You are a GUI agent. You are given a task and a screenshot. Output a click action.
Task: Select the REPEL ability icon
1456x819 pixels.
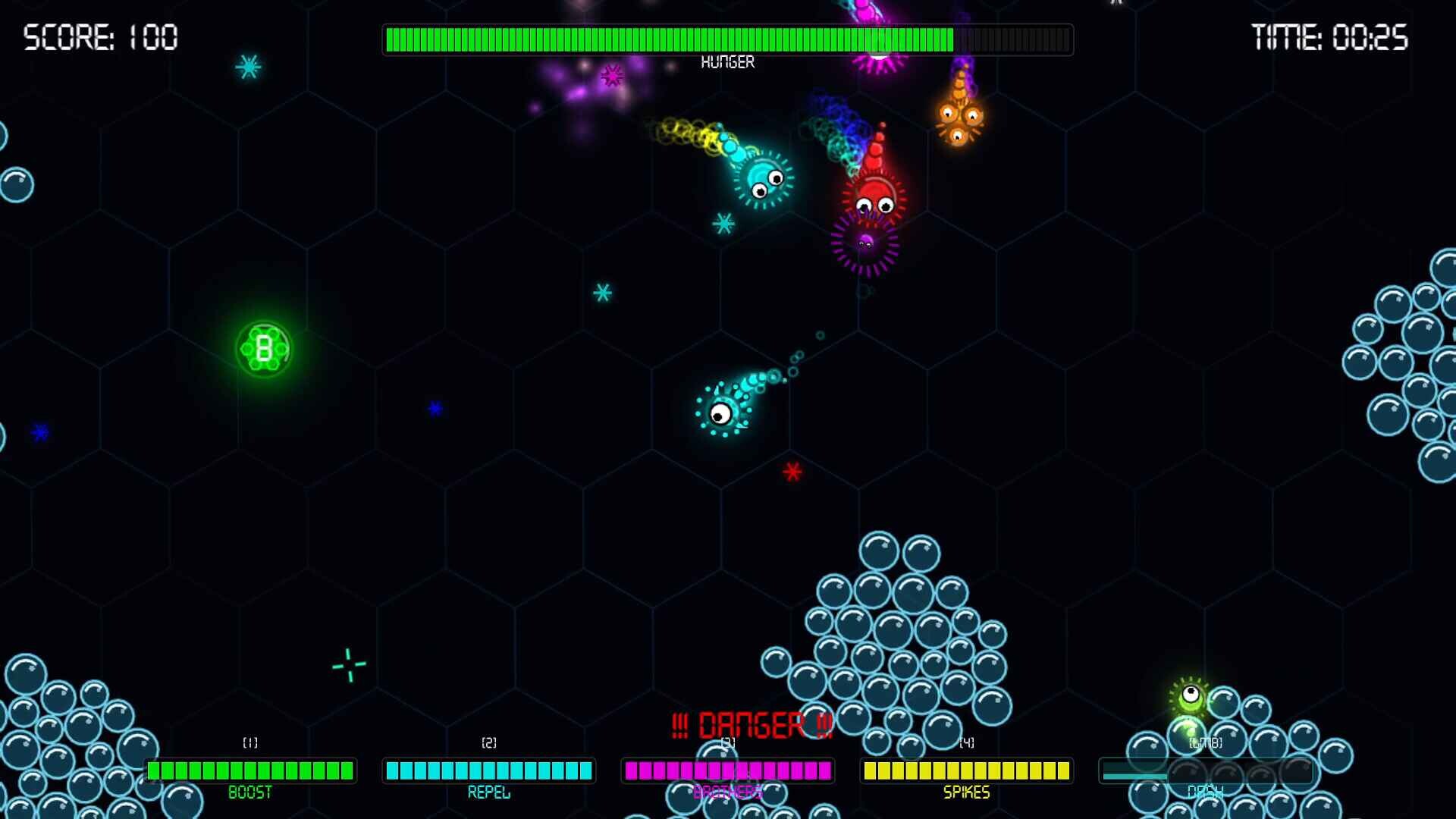pos(488,771)
